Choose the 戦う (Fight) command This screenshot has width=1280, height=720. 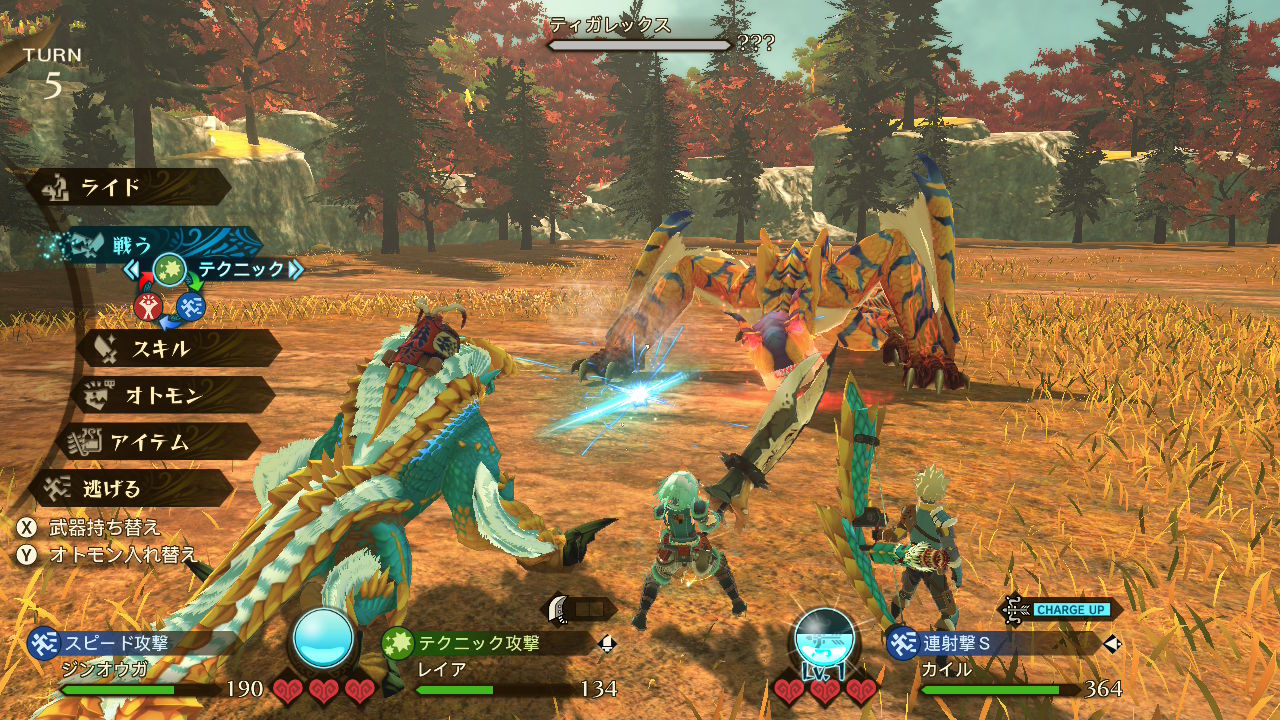point(150,243)
